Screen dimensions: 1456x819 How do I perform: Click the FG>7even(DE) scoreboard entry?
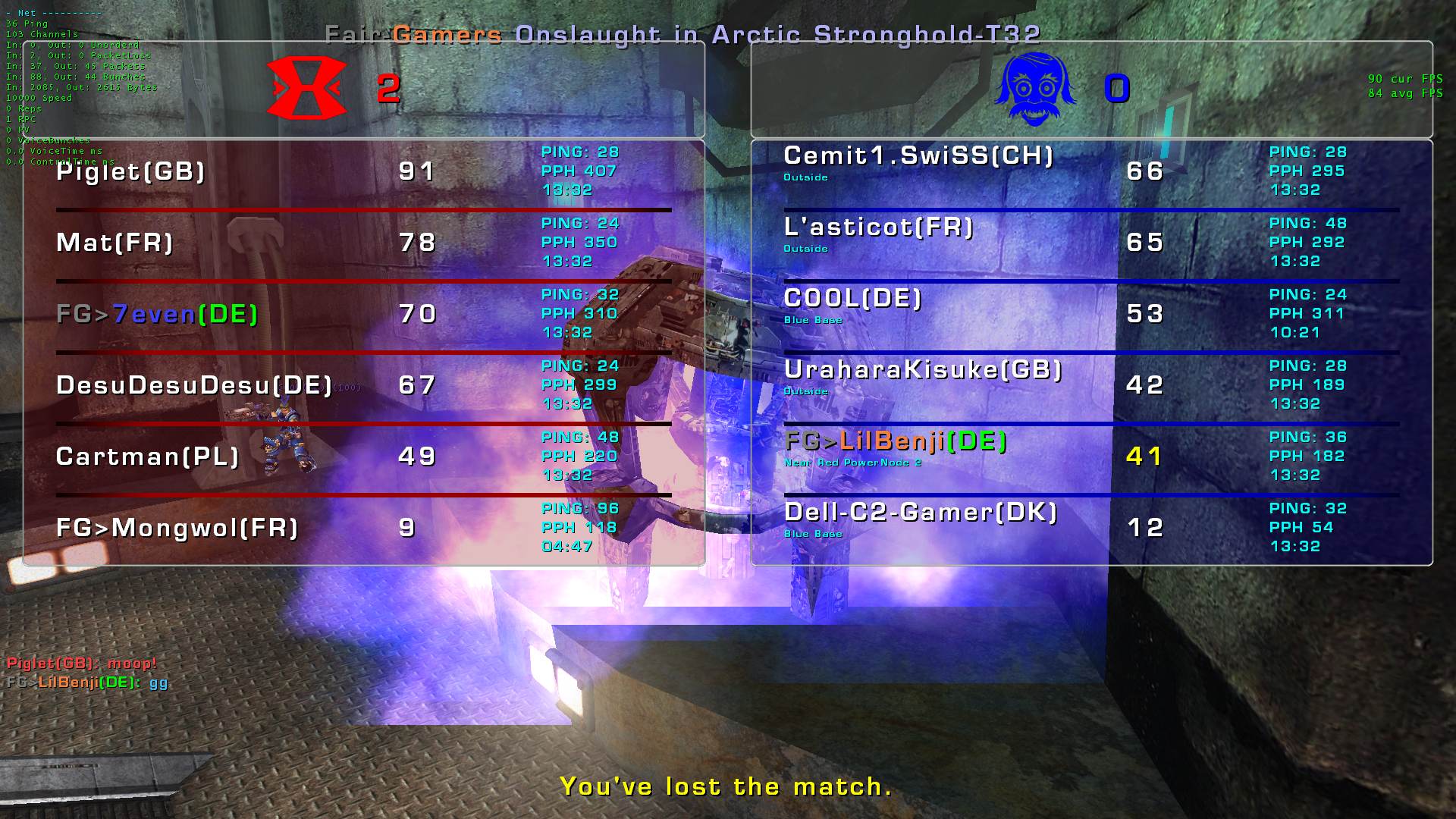(x=157, y=314)
